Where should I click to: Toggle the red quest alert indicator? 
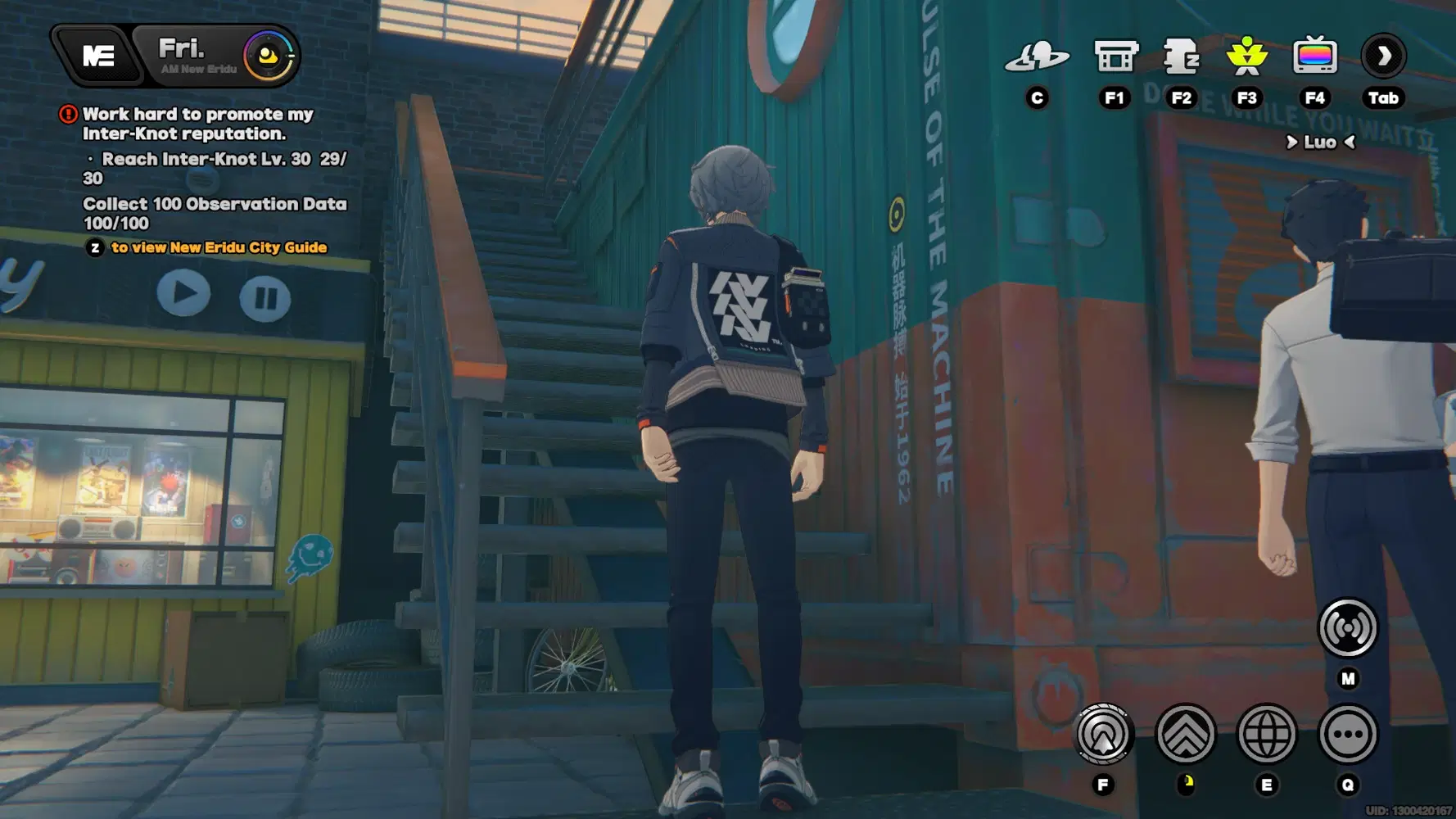click(x=69, y=114)
